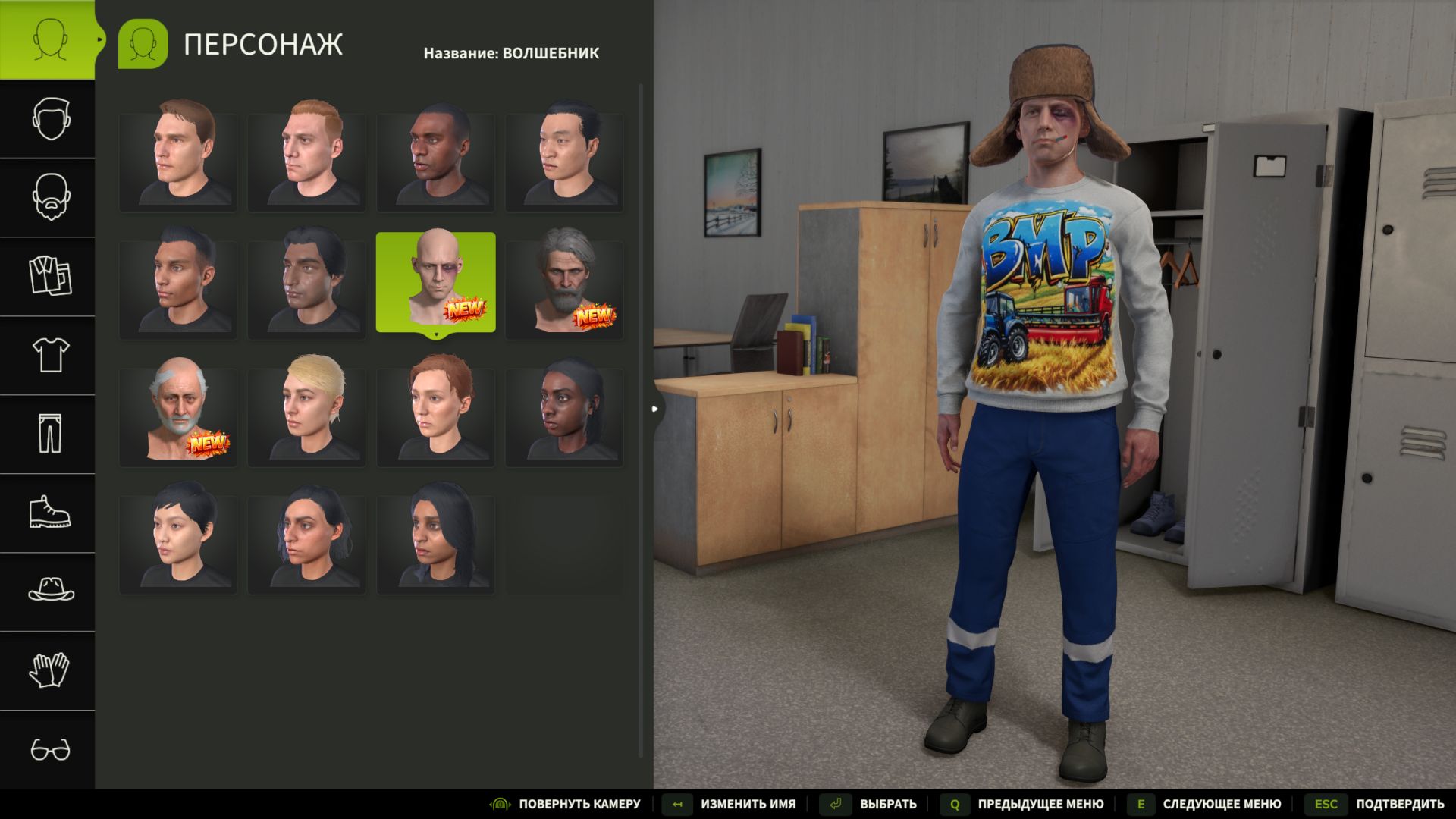The width and height of the screenshot is (1456, 819).
Task: Choose the gray-bearded NEW face preset
Action: coord(565,281)
